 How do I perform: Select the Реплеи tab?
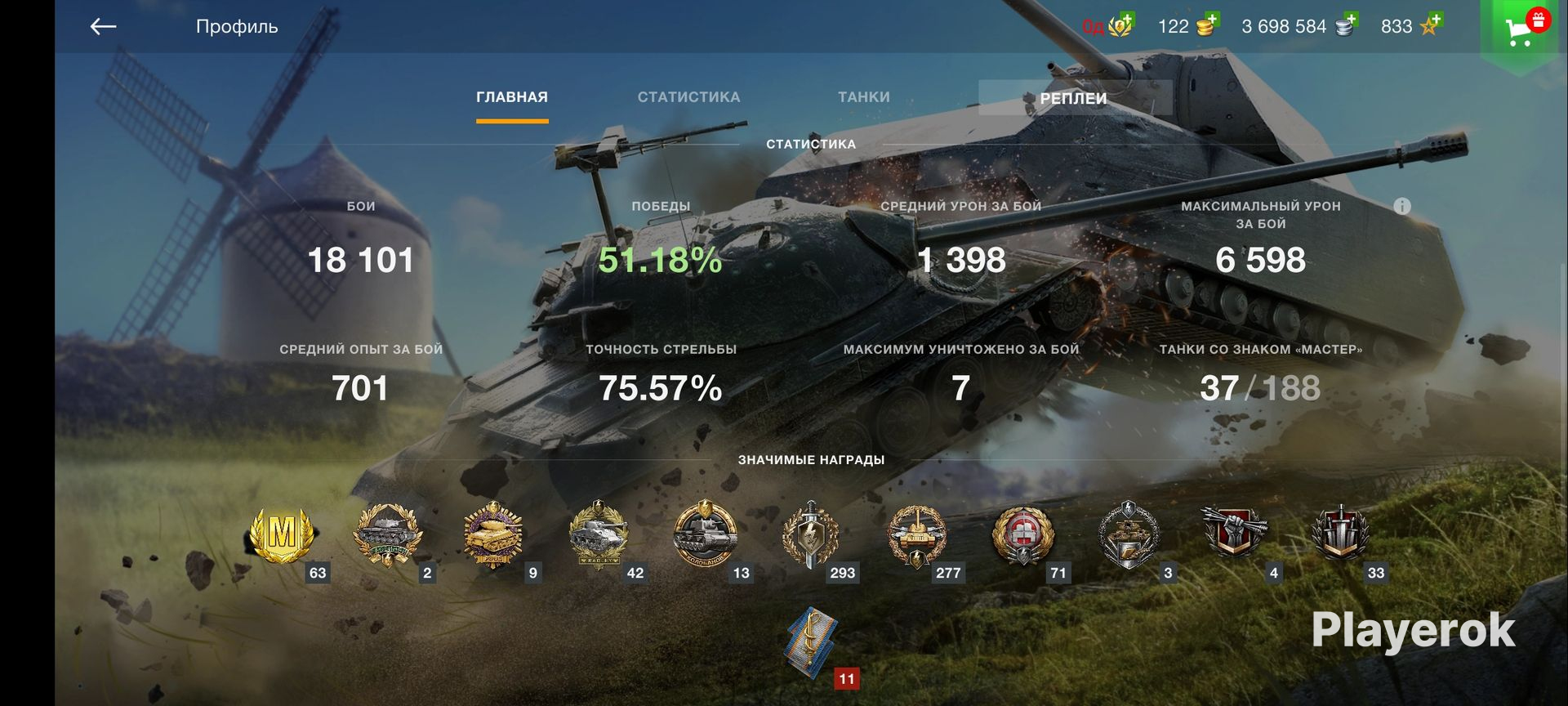[1073, 98]
